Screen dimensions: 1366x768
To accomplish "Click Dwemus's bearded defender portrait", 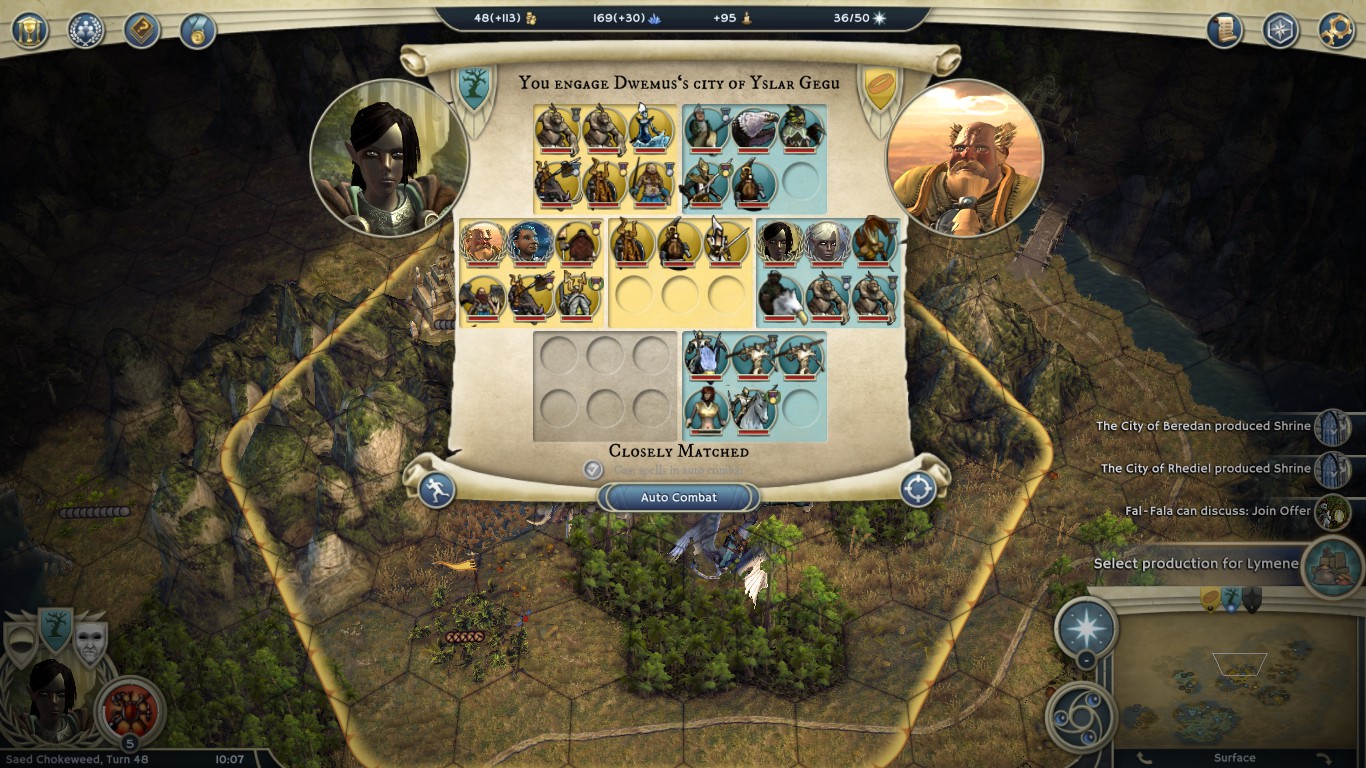I will [x=964, y=160].
